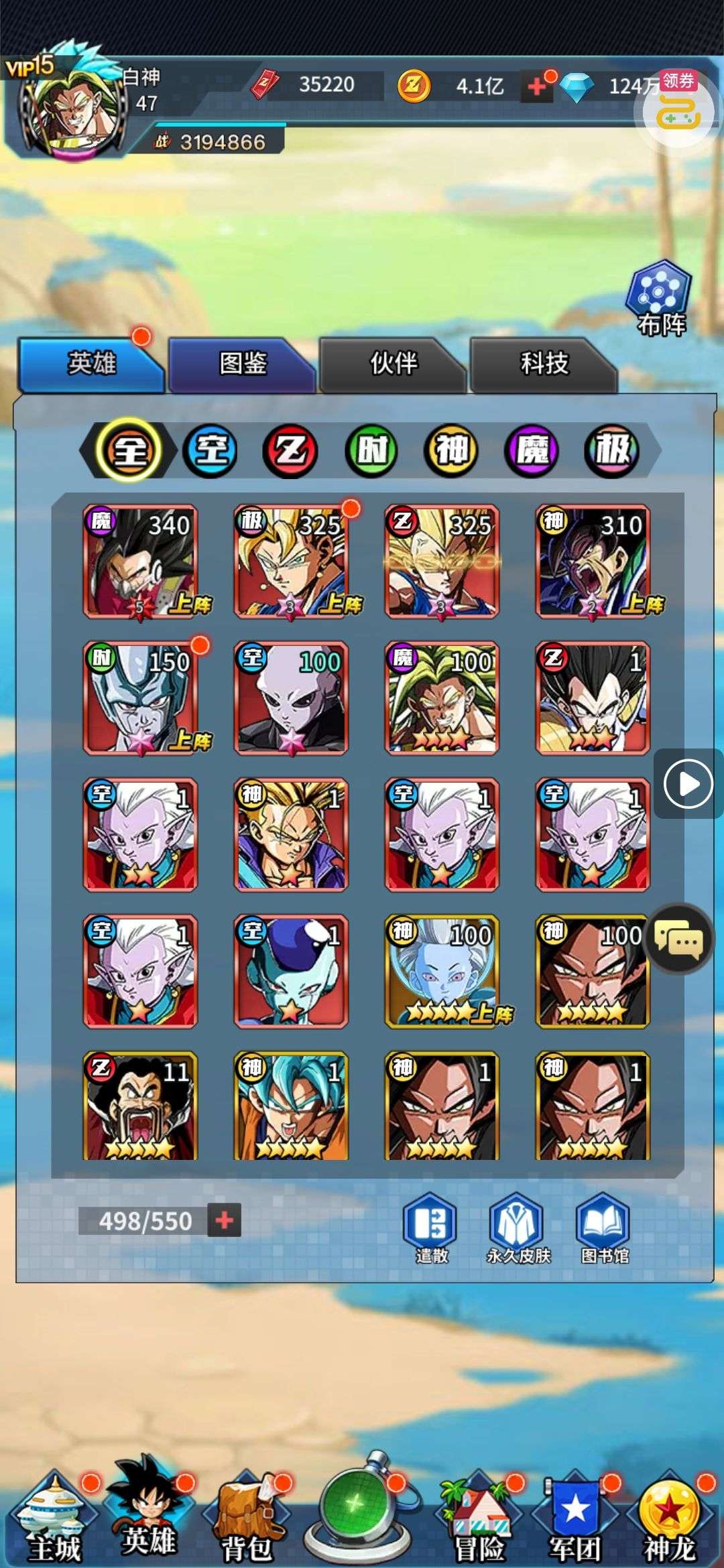
Task: Expand hero capacity with the red plus
Action: 225,1220
